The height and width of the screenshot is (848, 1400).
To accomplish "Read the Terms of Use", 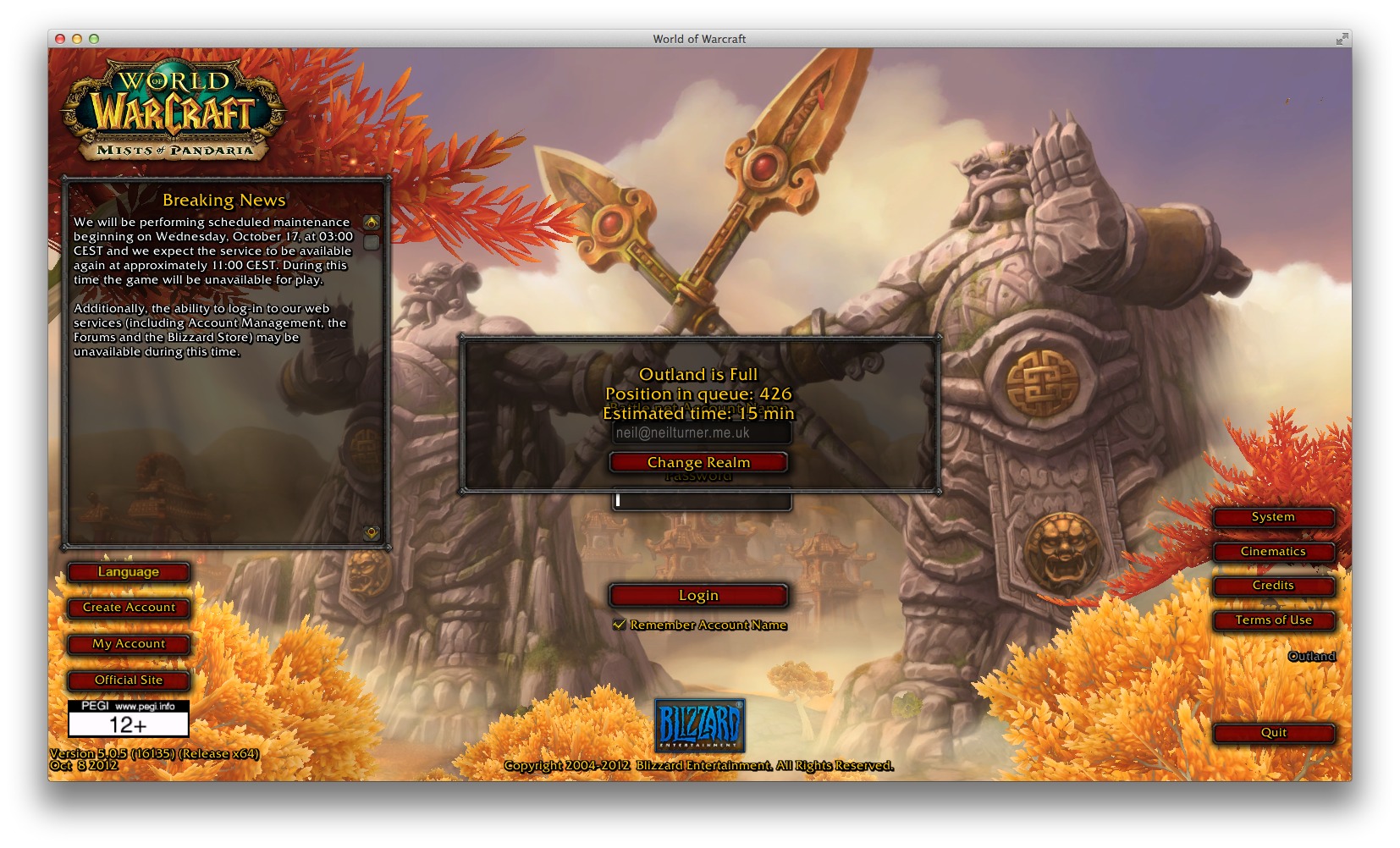I will coord(1274,620).
